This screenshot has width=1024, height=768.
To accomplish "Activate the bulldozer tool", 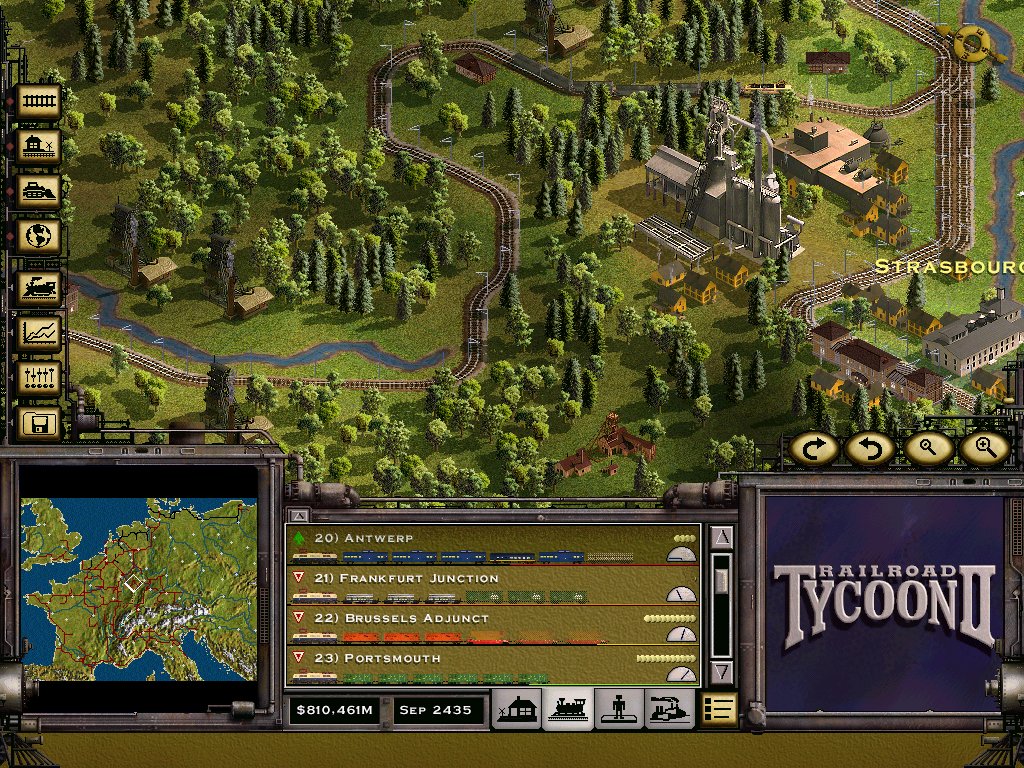I will [x=39, y=191].
